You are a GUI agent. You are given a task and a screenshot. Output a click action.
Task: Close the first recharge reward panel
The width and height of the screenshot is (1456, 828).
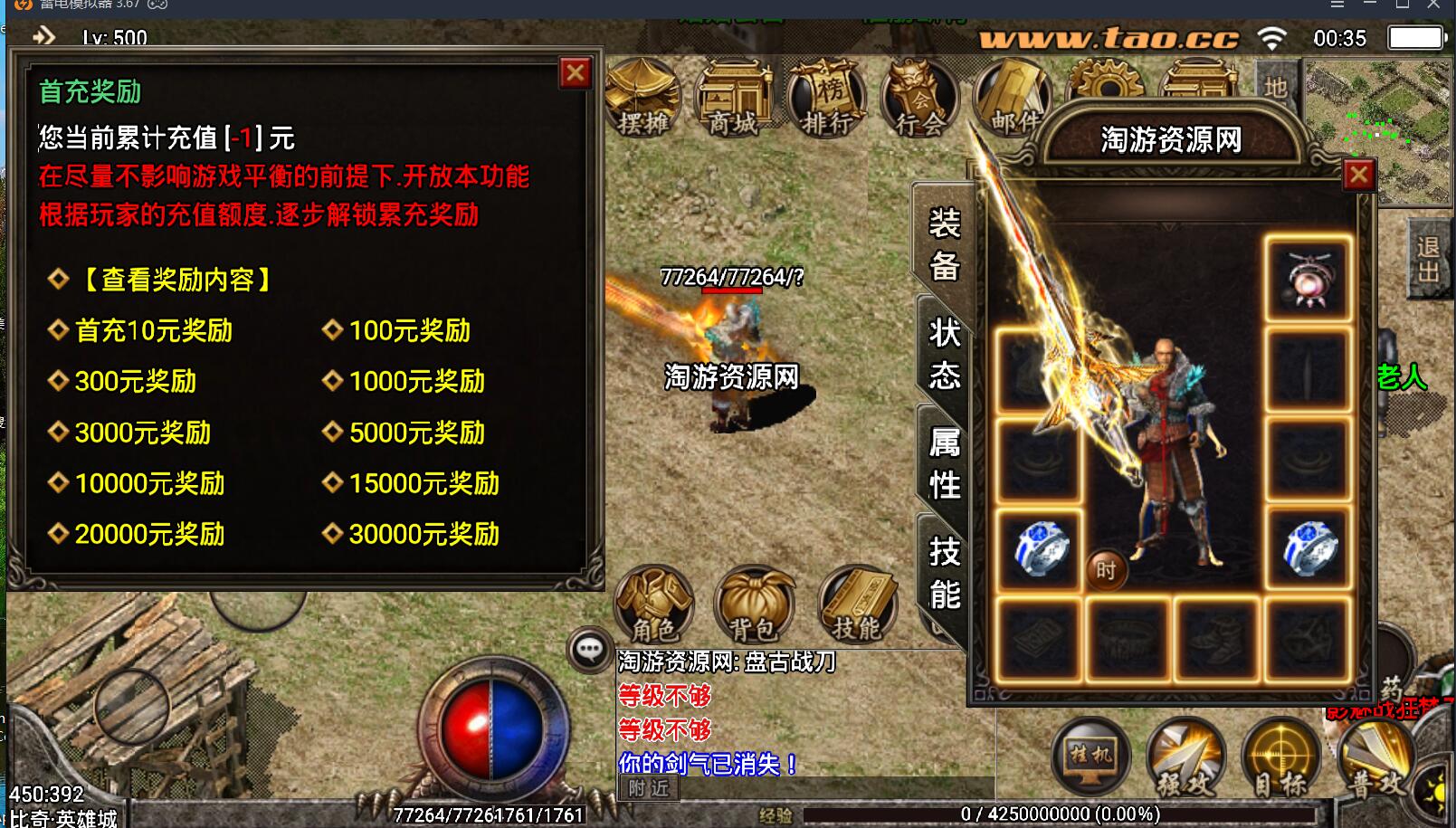coord(576,73)
